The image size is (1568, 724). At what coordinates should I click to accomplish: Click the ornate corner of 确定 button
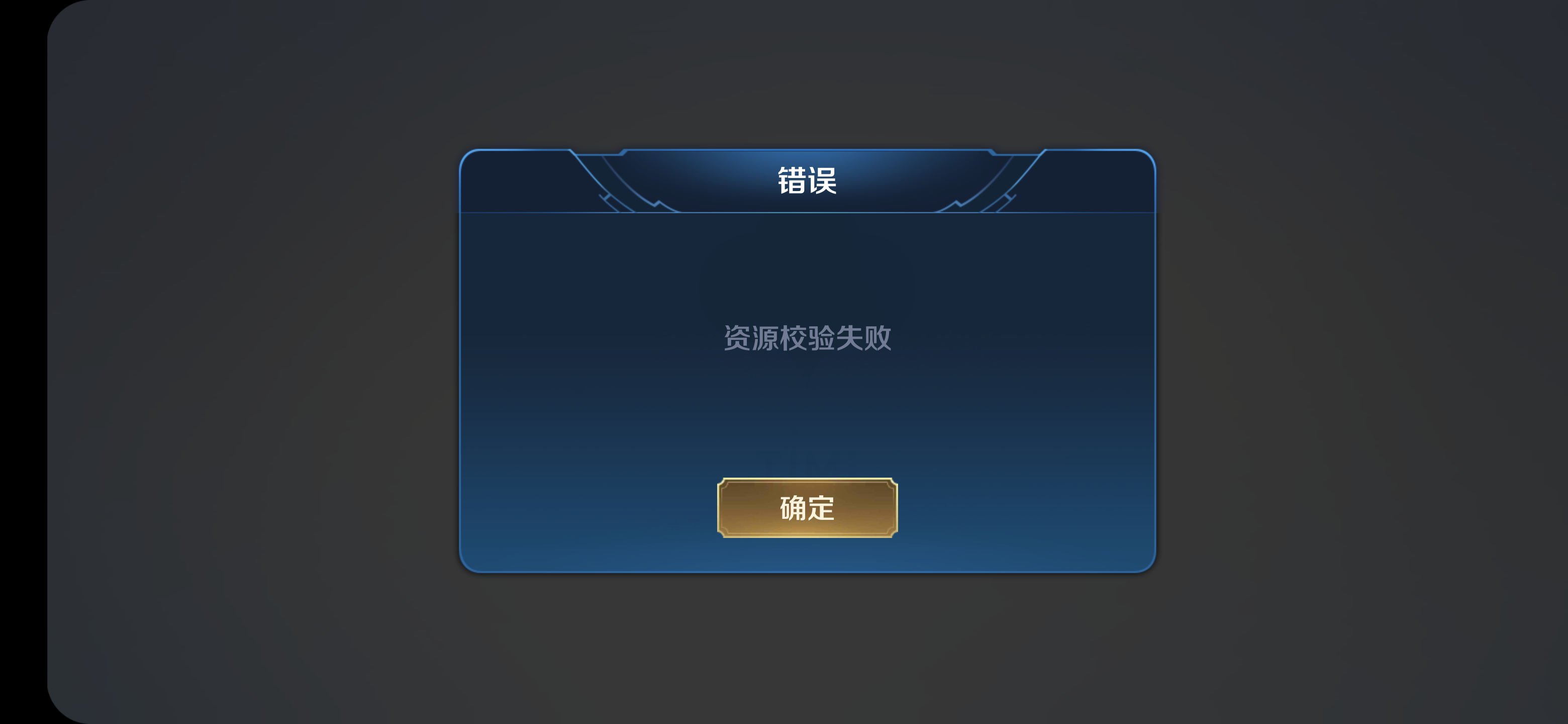724,482
